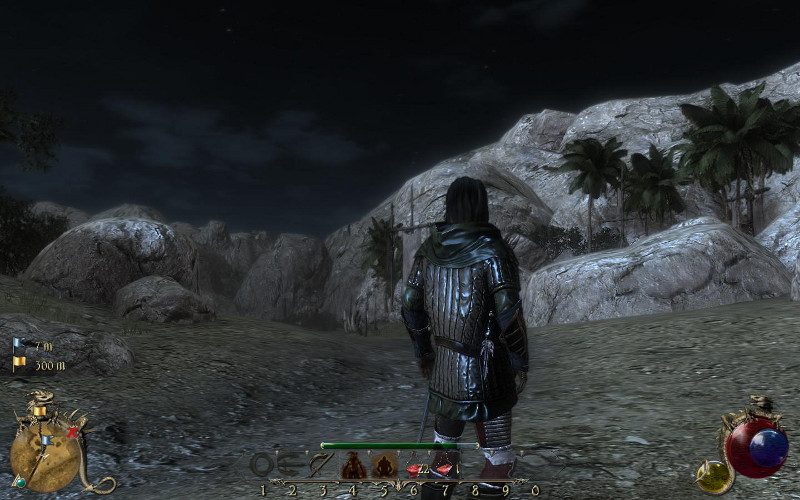
Task: Select the ring-shaped icon in hotbar slot 1
Action: [x=262, y=464]
